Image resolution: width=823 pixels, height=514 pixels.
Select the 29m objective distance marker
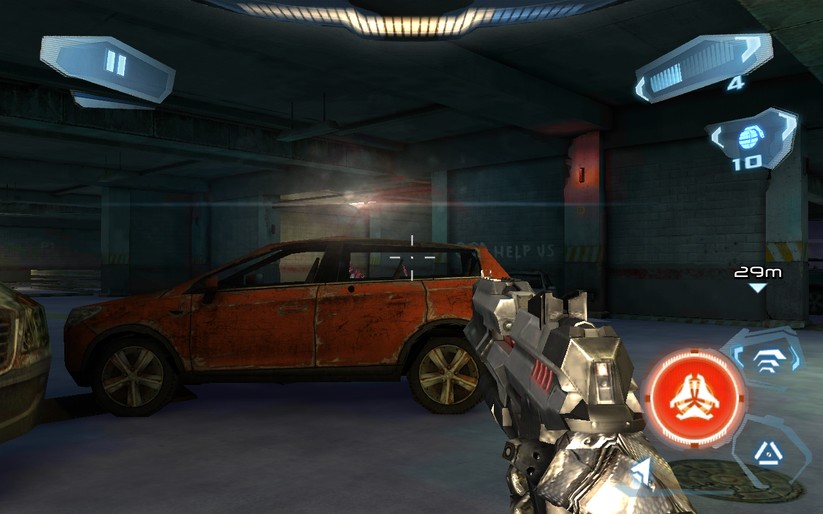tap(757, 276)
